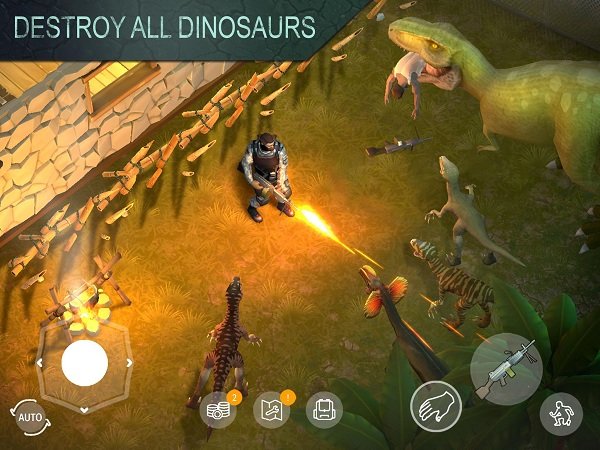
Task: Toggle the crouch sneak button
Action: 561,413
